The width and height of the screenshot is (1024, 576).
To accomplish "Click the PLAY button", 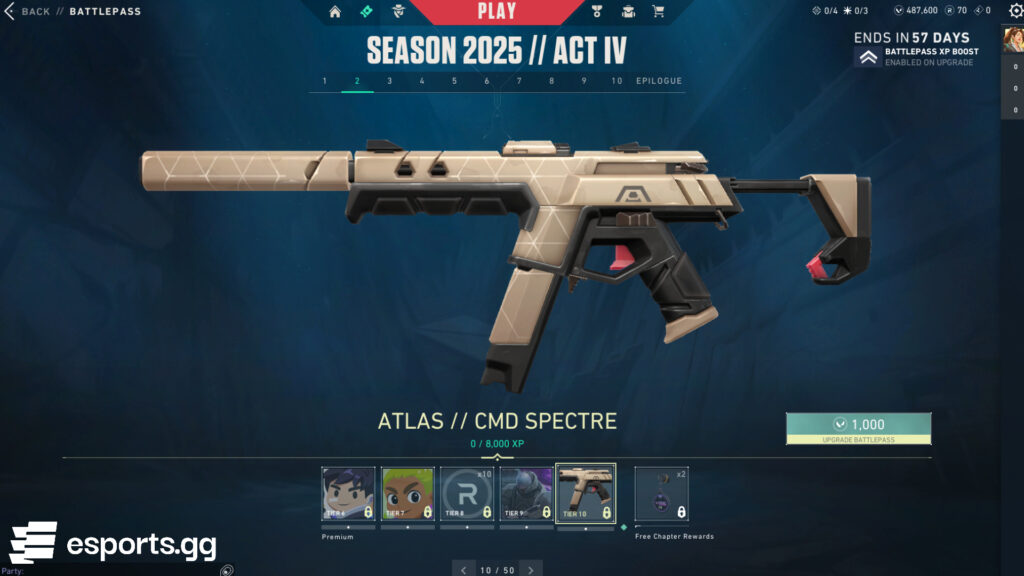I will tap(497, 12).
